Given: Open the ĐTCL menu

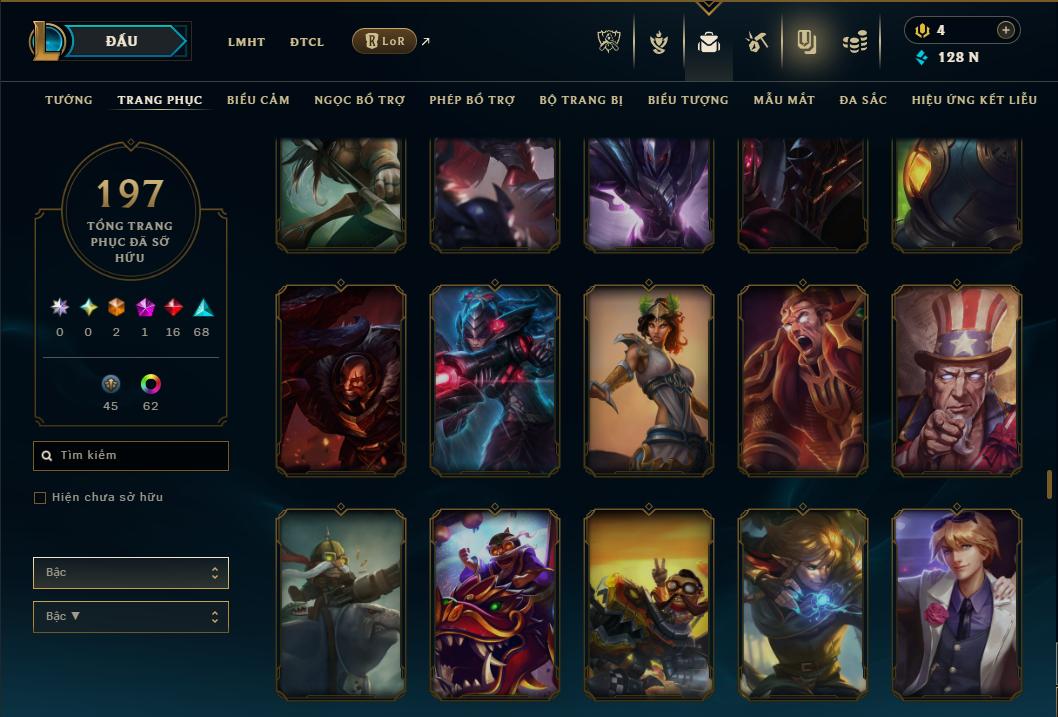Looking at the screenshot, I should (307, 42).
